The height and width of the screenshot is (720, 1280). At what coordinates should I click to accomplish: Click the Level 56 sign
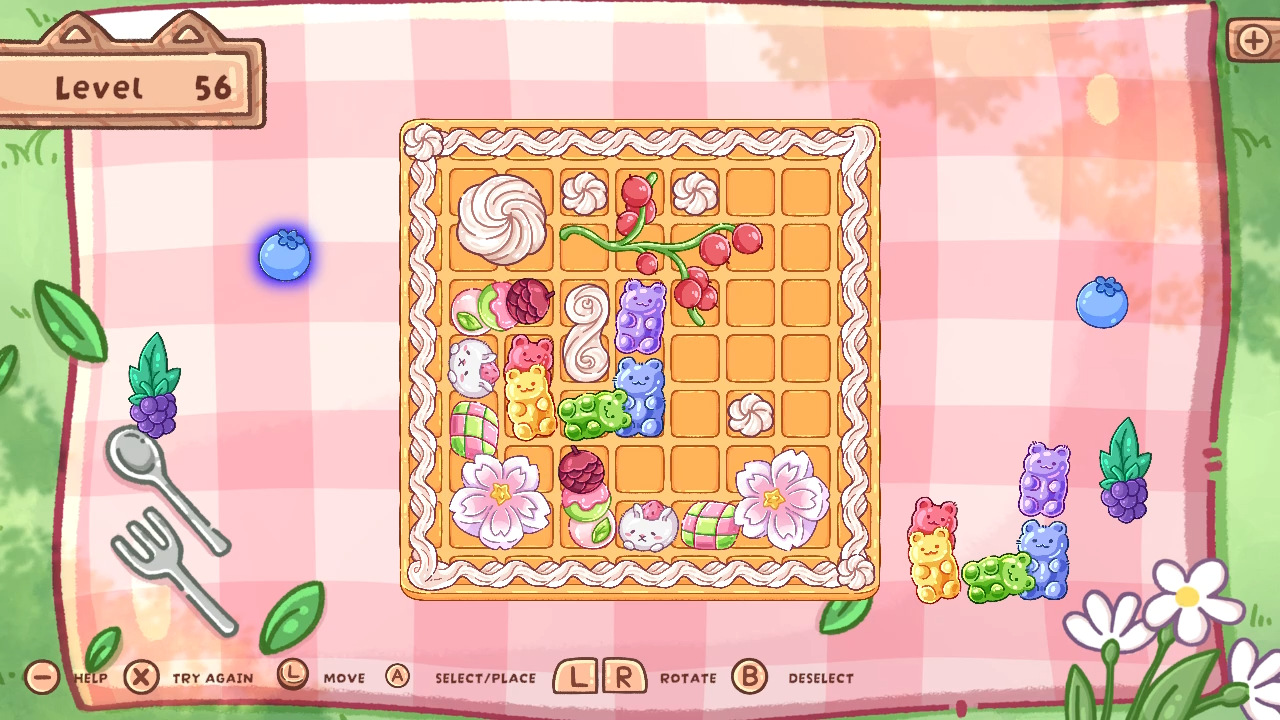(135, 85)
